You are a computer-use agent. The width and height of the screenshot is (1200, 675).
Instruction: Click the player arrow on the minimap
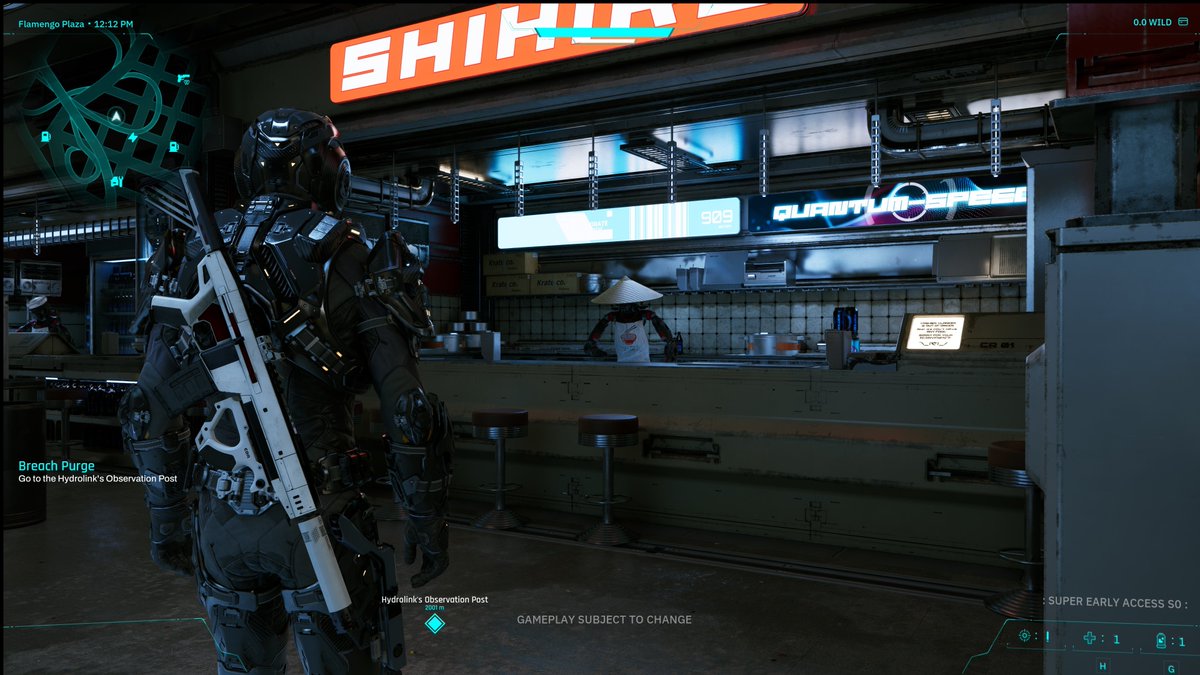(x=118, y=117)
